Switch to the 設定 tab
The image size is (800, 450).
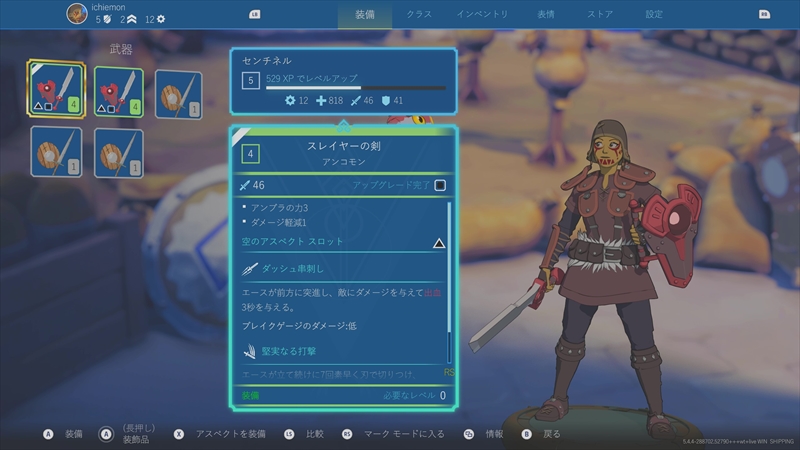click(654, 14)
